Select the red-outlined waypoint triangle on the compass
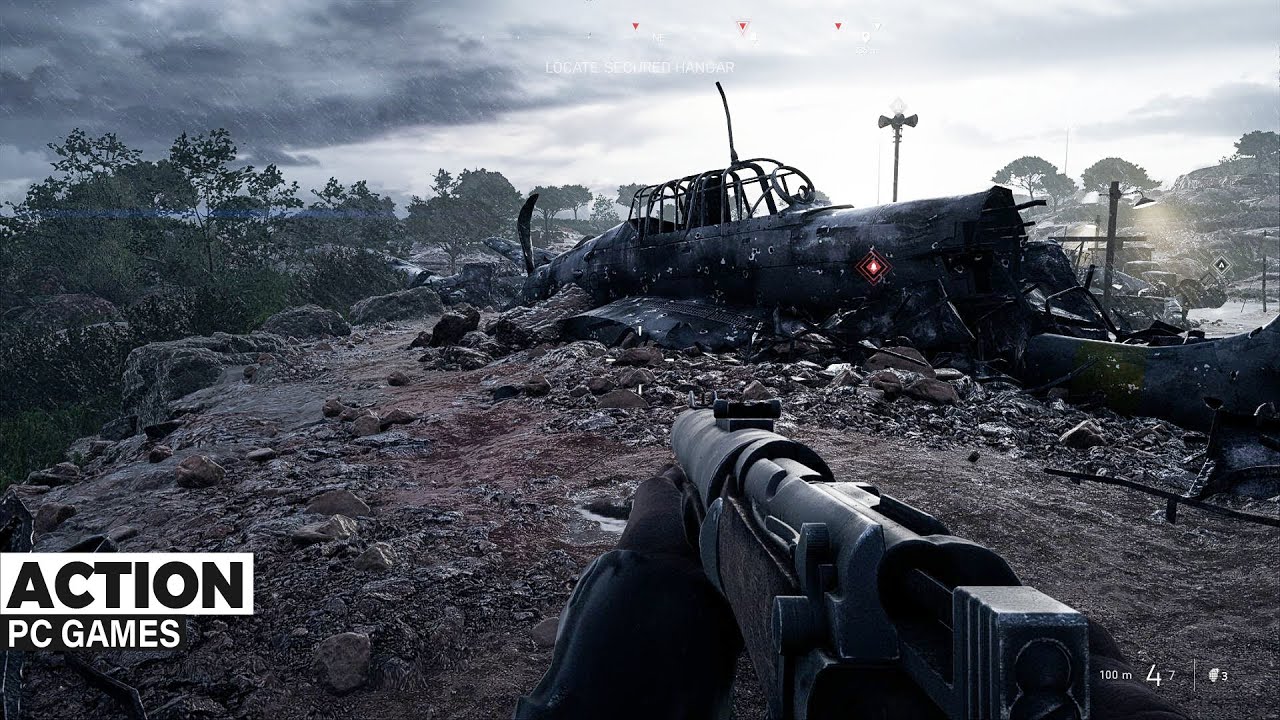The image size is (1280, 720). pos(743,25)
